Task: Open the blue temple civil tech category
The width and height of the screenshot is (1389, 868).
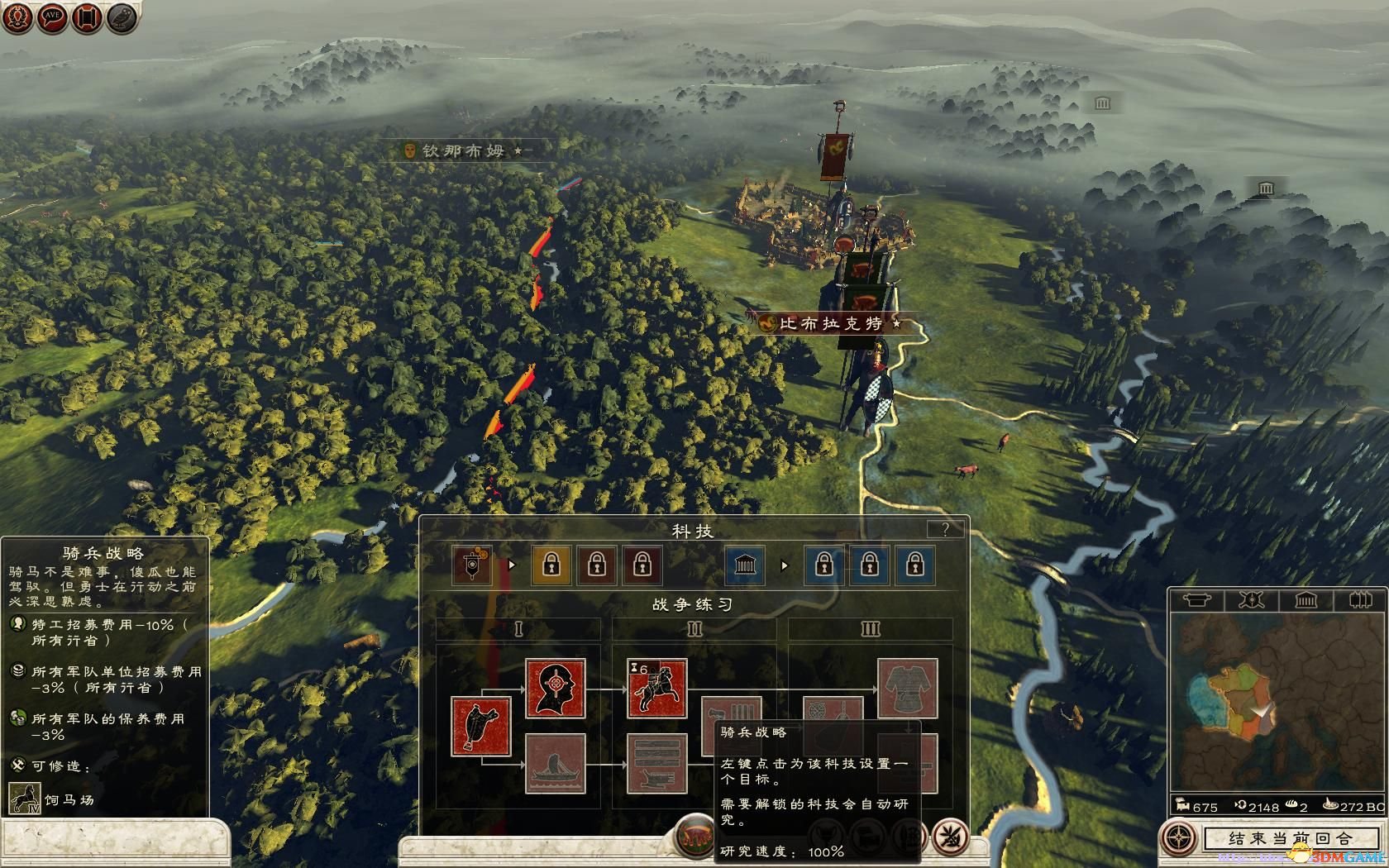Action: pyautogui.click(x=745, y=565)
